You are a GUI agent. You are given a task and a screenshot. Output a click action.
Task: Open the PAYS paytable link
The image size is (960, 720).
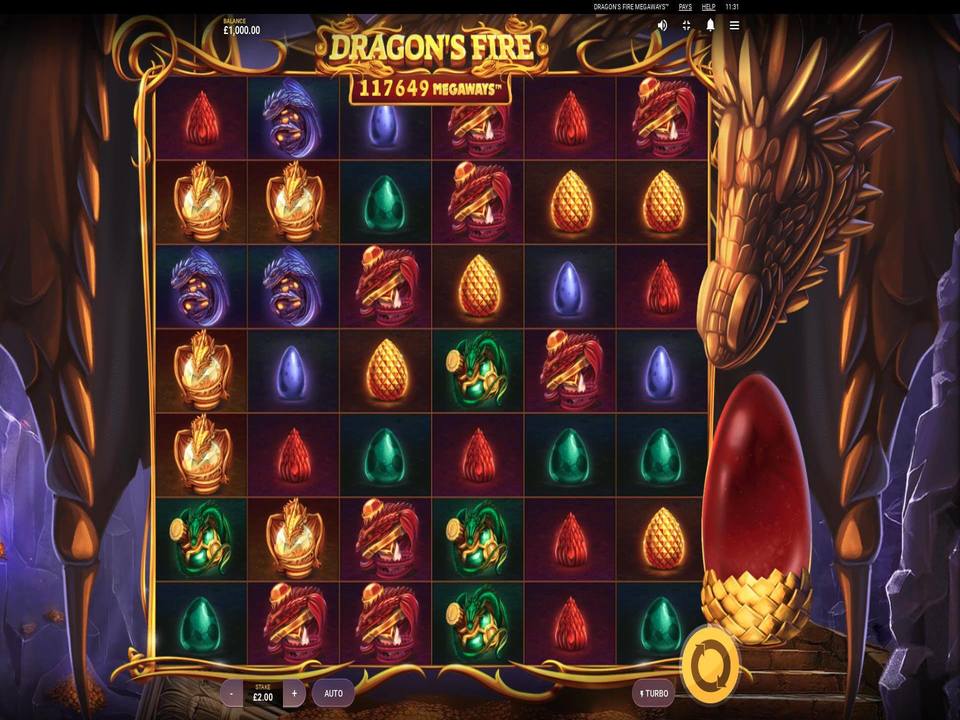(x=685, y=7)
